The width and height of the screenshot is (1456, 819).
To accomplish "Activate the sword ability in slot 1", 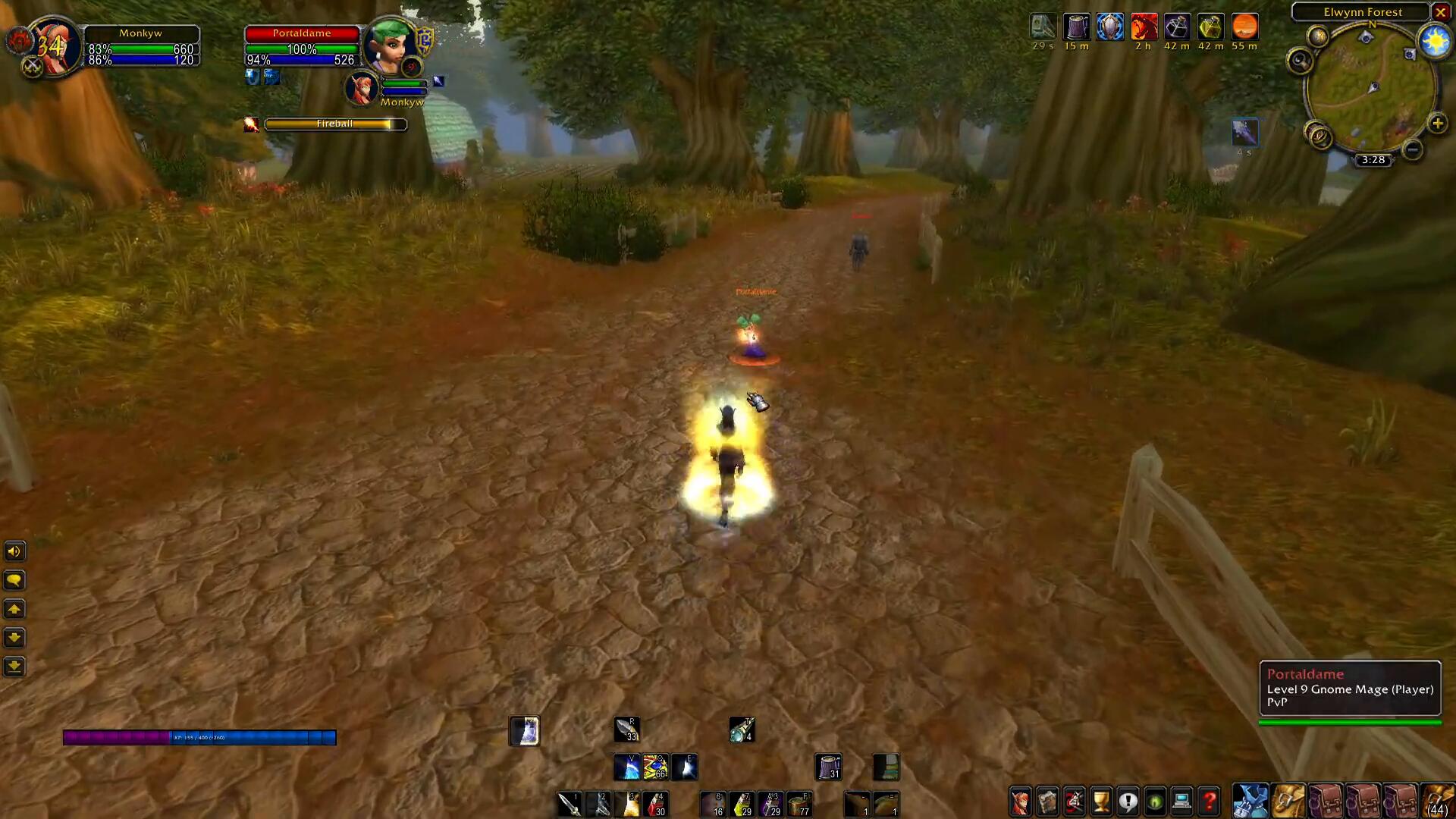I will coord(570,804).
